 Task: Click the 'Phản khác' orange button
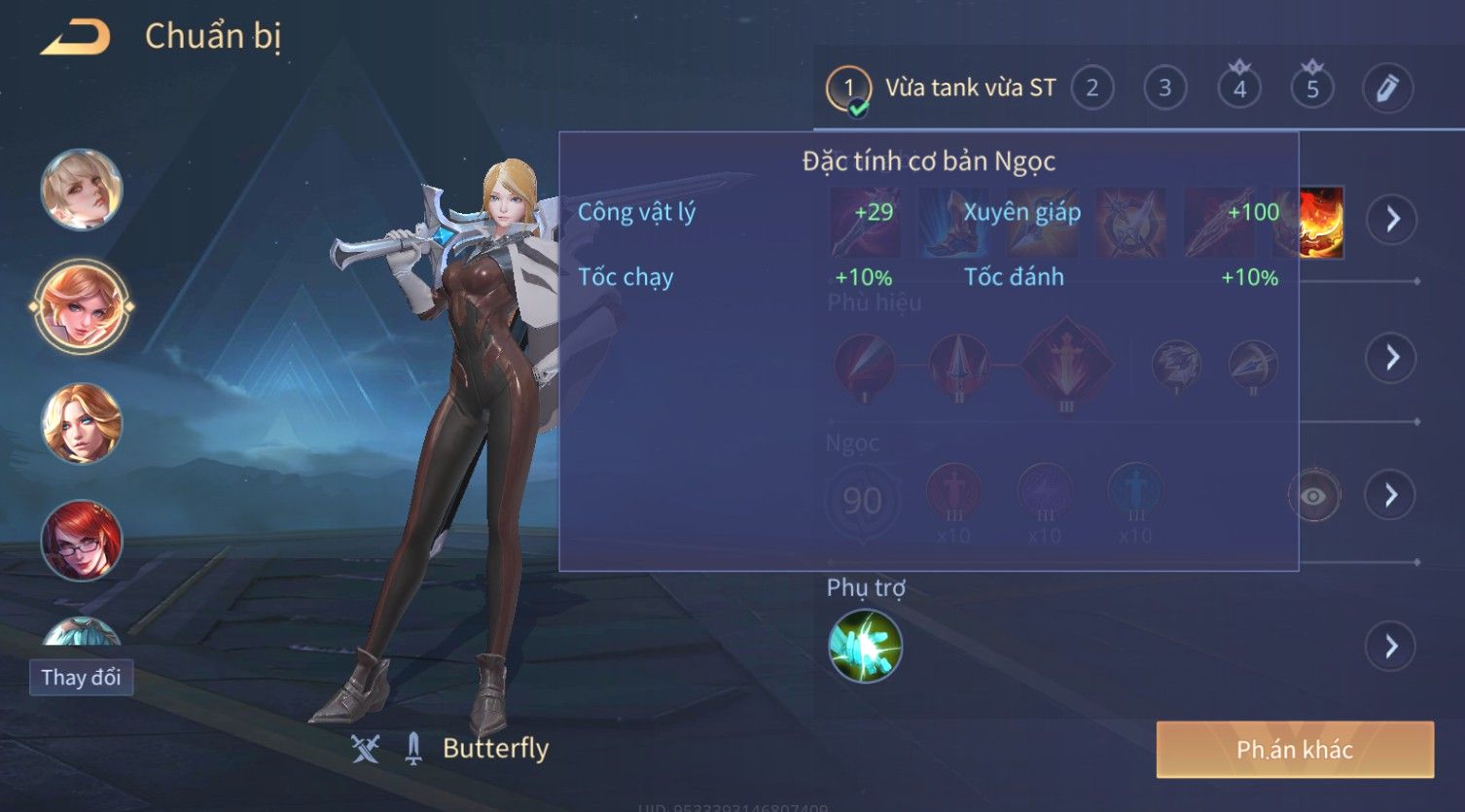(x=1295, y=749)
